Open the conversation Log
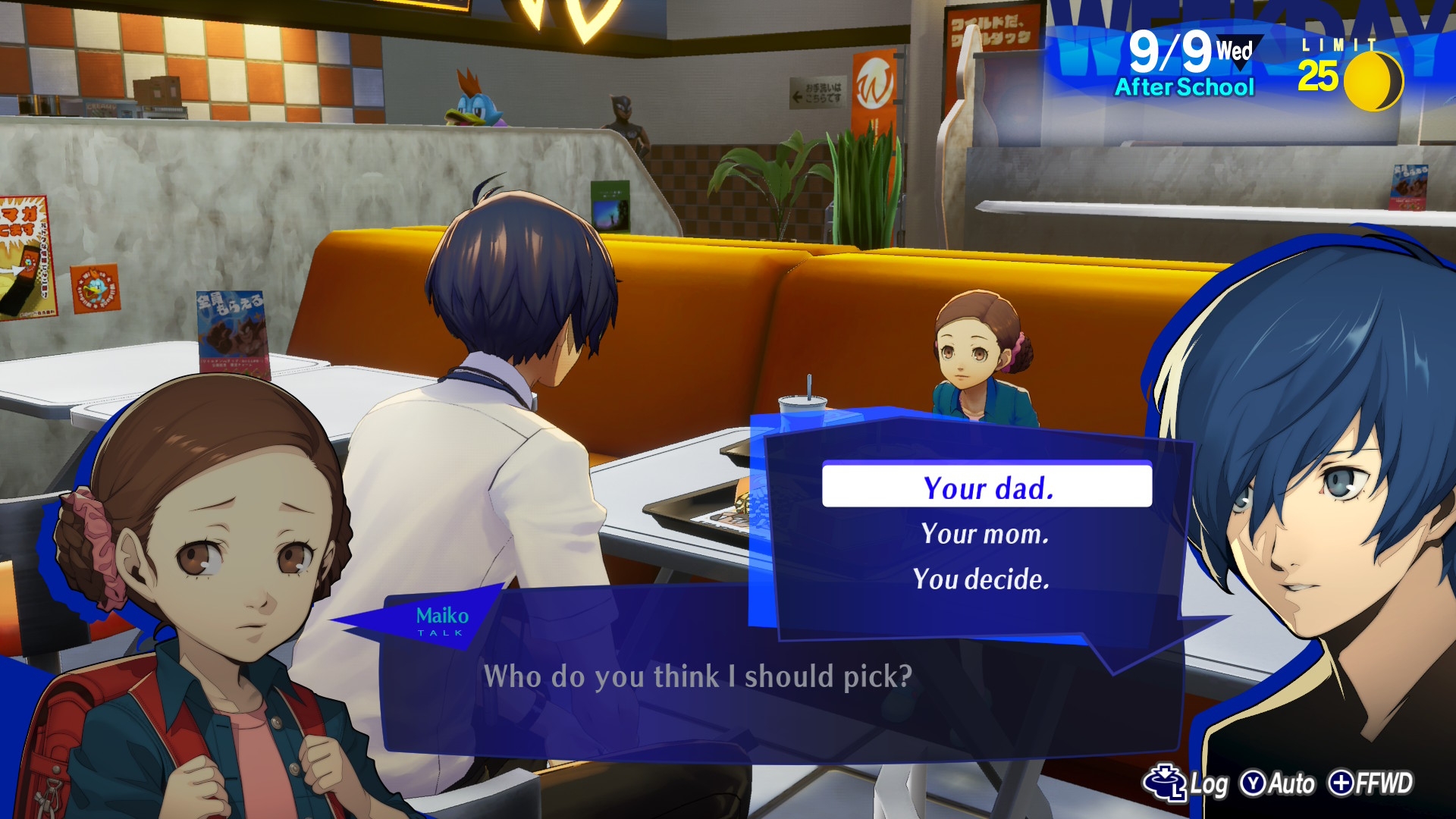This screenshot has width=1456, height=819. 1187,783
